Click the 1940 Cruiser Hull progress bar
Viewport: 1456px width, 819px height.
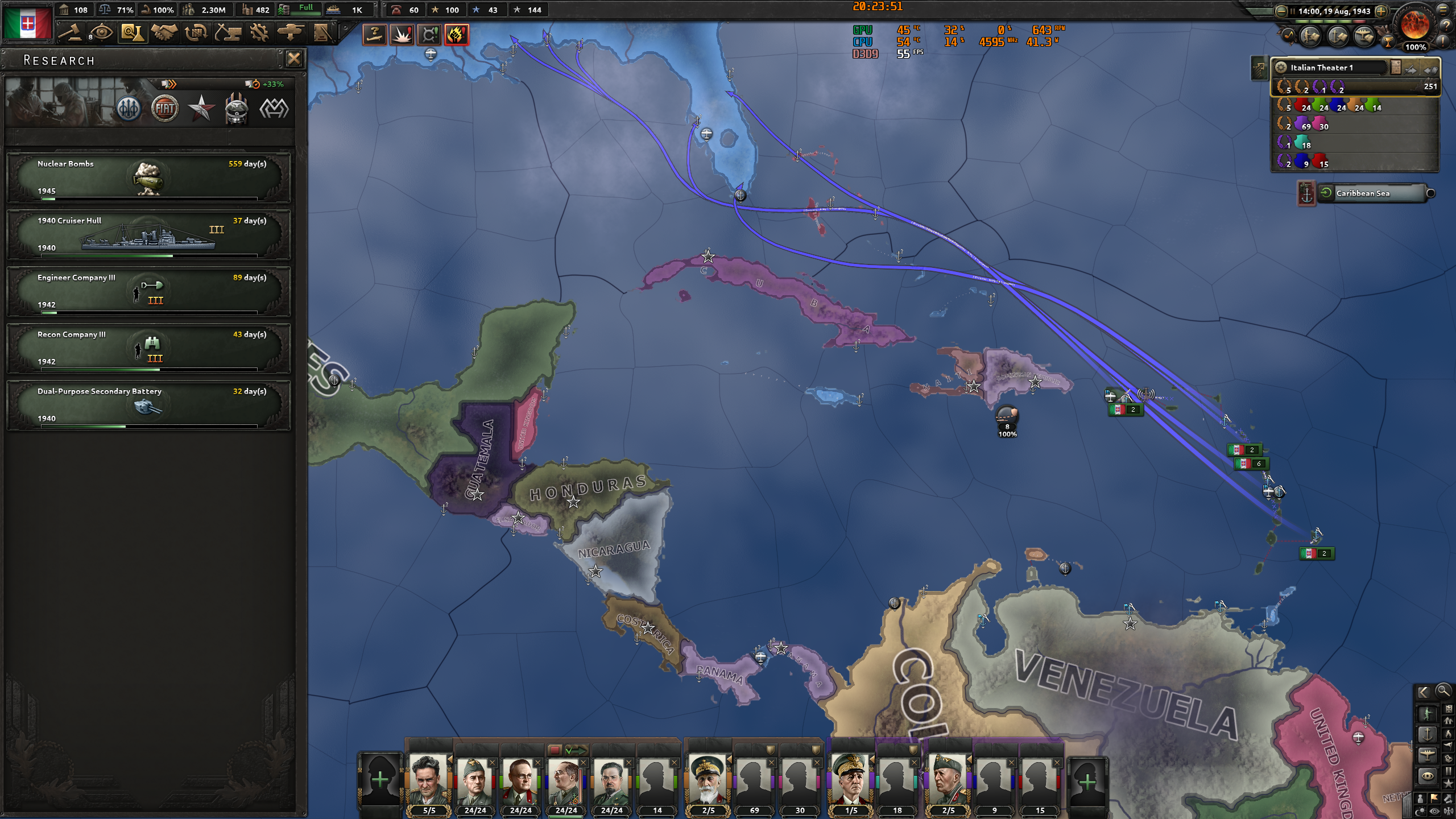pos(150,256)
